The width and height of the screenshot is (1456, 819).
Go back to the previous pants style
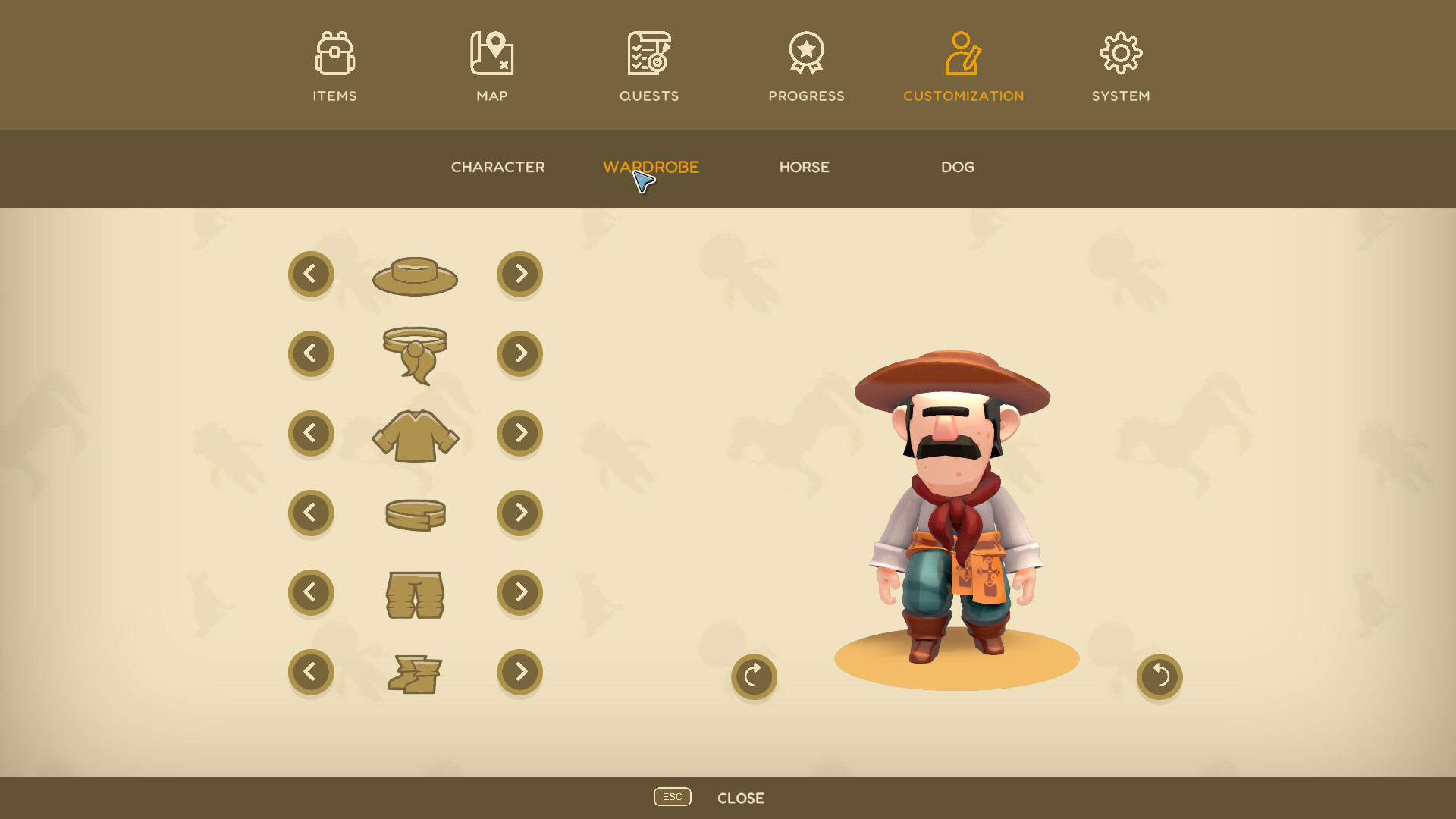311,592
